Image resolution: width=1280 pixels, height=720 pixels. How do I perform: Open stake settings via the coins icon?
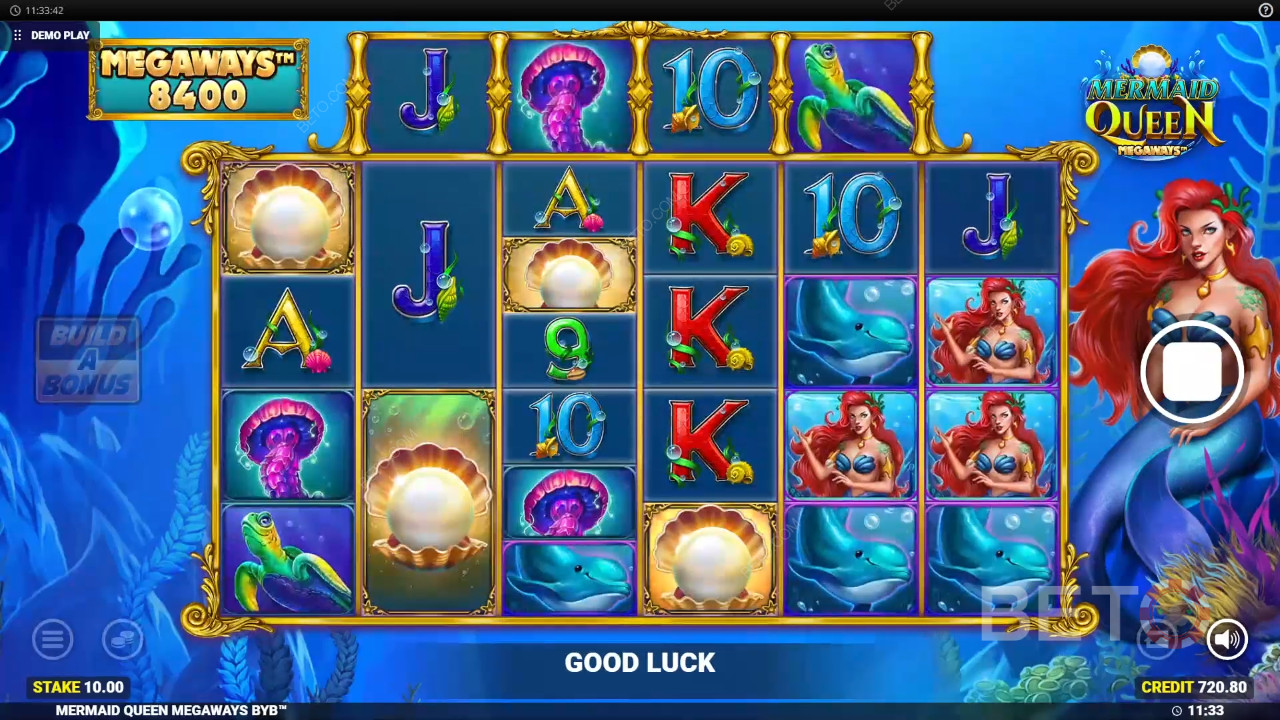point(122,639)
